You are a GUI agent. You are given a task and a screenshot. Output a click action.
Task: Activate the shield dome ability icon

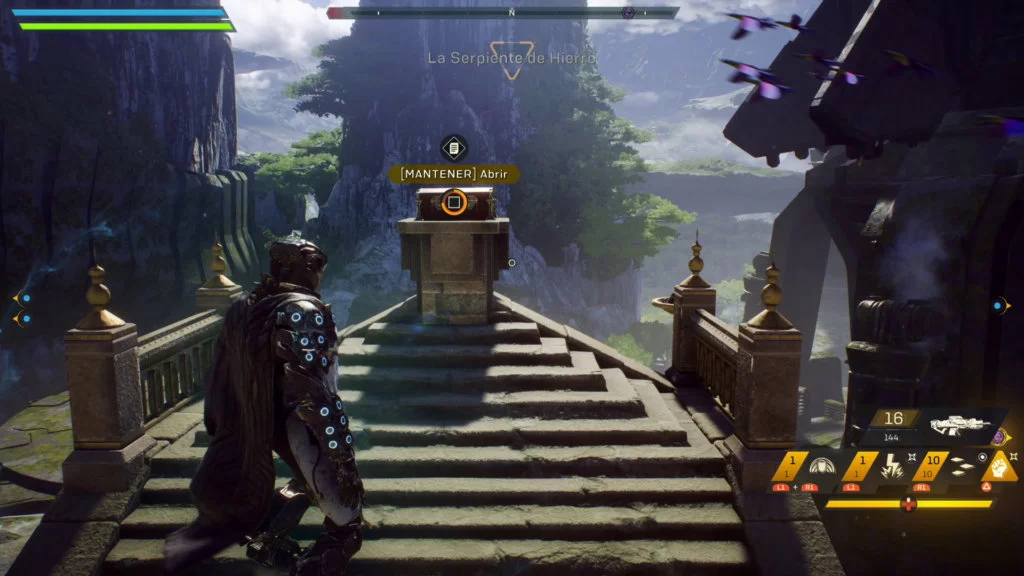coord(824,467)
